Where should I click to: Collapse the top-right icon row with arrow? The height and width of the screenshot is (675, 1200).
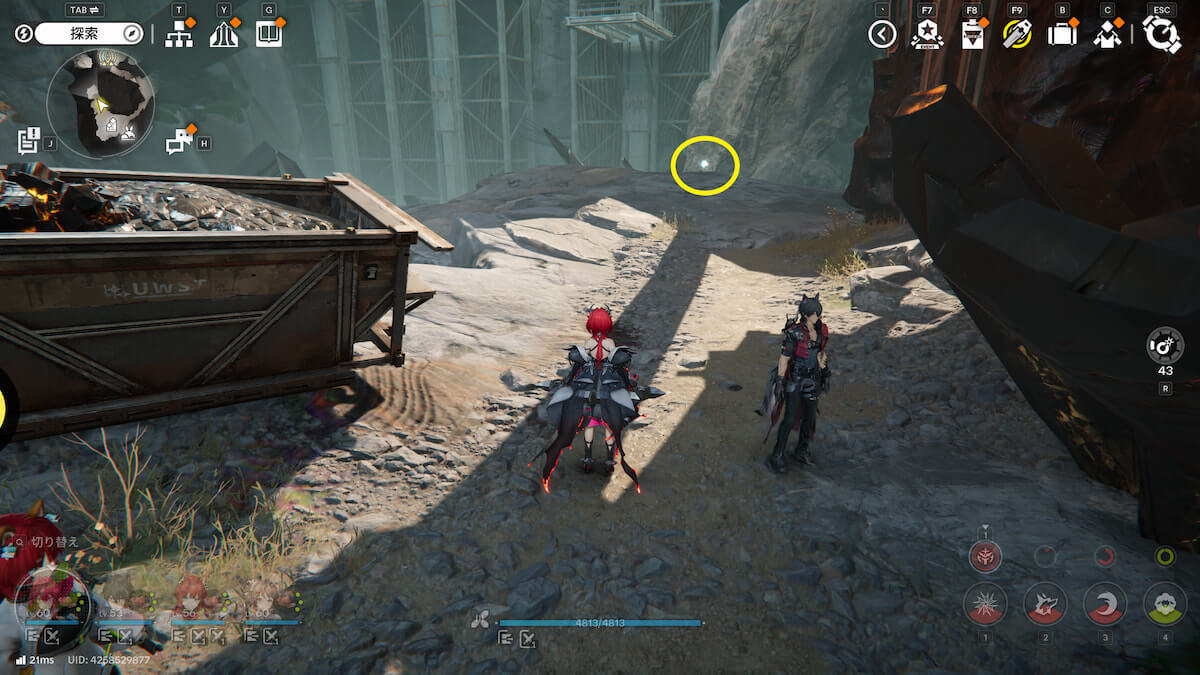coord(882,35)
